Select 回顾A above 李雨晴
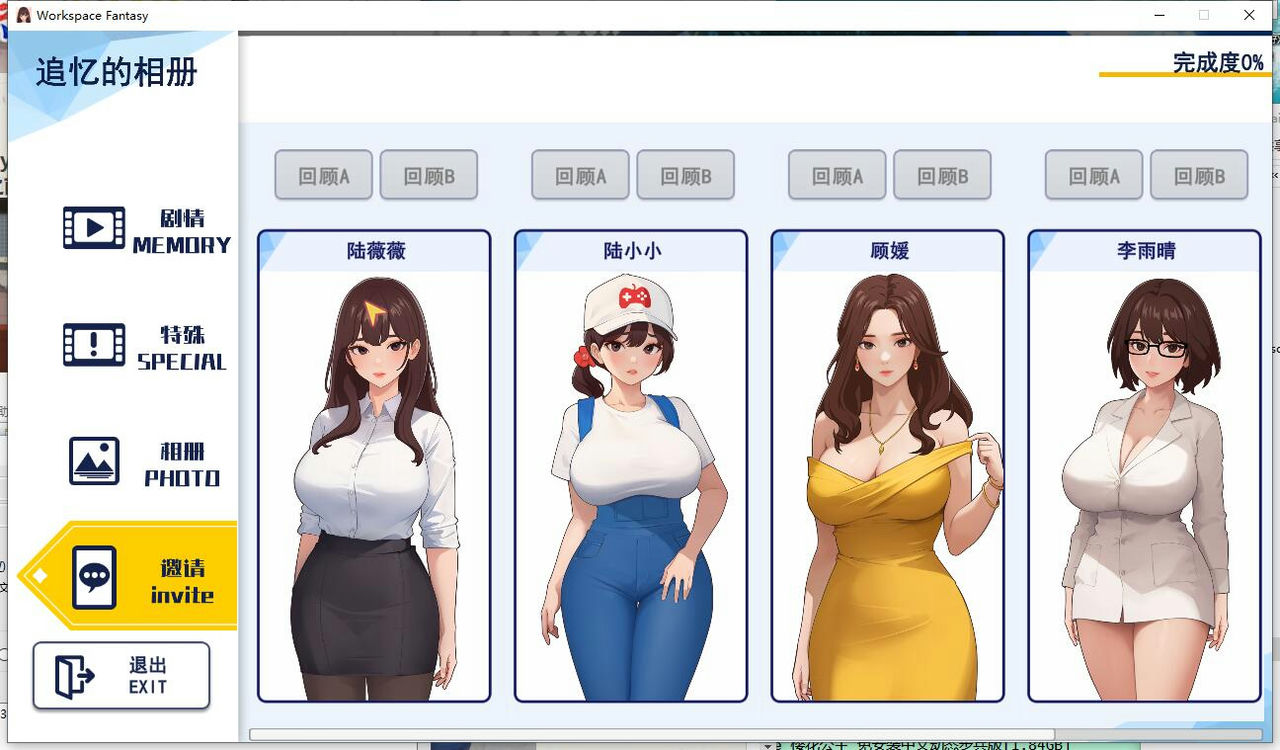 (x=1092, y=174)
